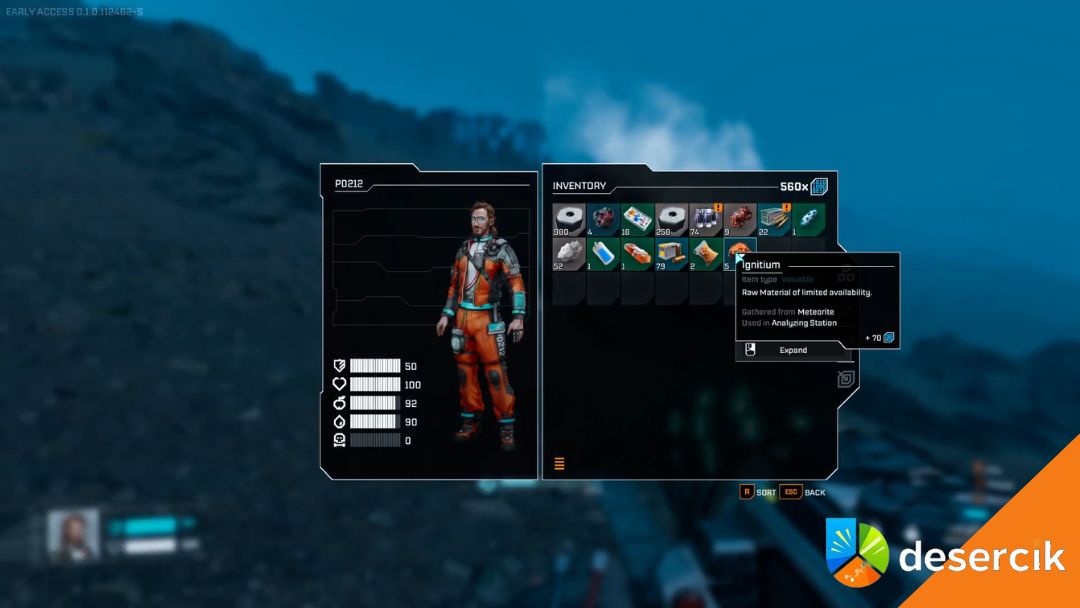The image size is (1080, 608).
Task: Pick the crate with orange rods
Action: click(774, 220)
